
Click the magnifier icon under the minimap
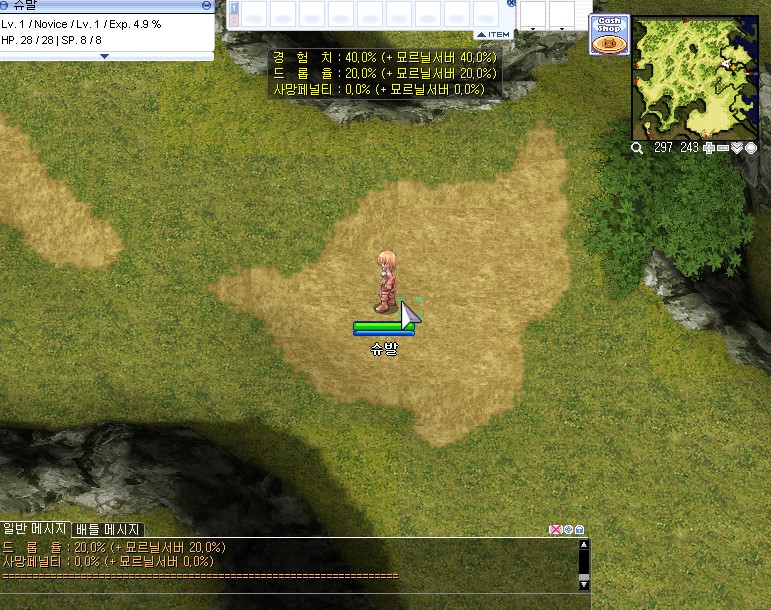637,148
